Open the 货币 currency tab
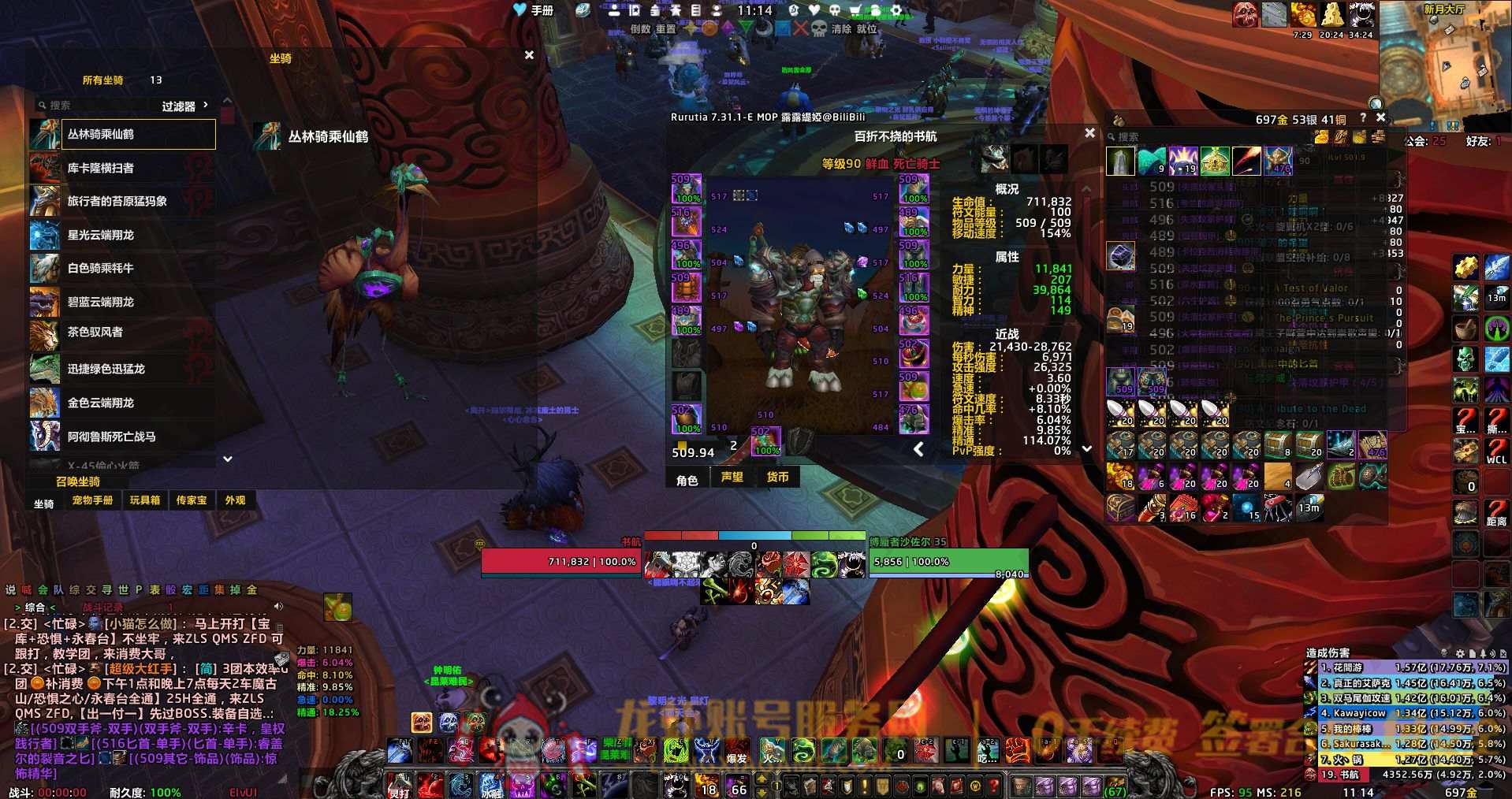The image size is (1512, 799). coord(778,477)
